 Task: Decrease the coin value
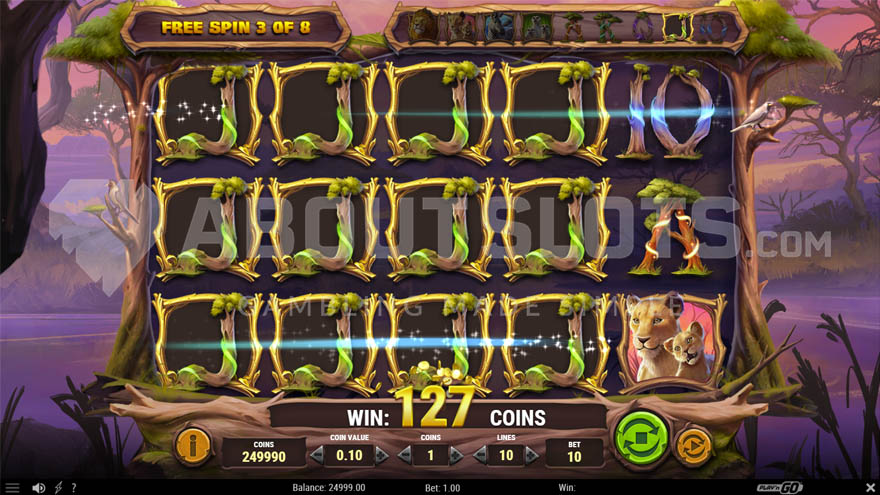coord(318,455)
